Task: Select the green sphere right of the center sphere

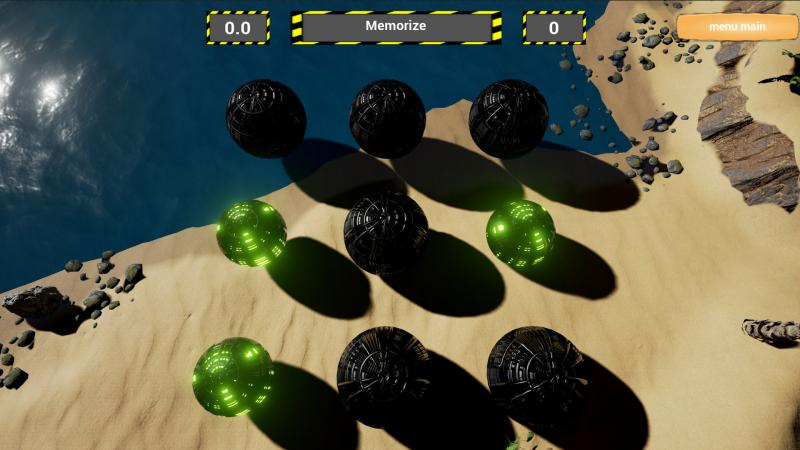Action: 520,233
